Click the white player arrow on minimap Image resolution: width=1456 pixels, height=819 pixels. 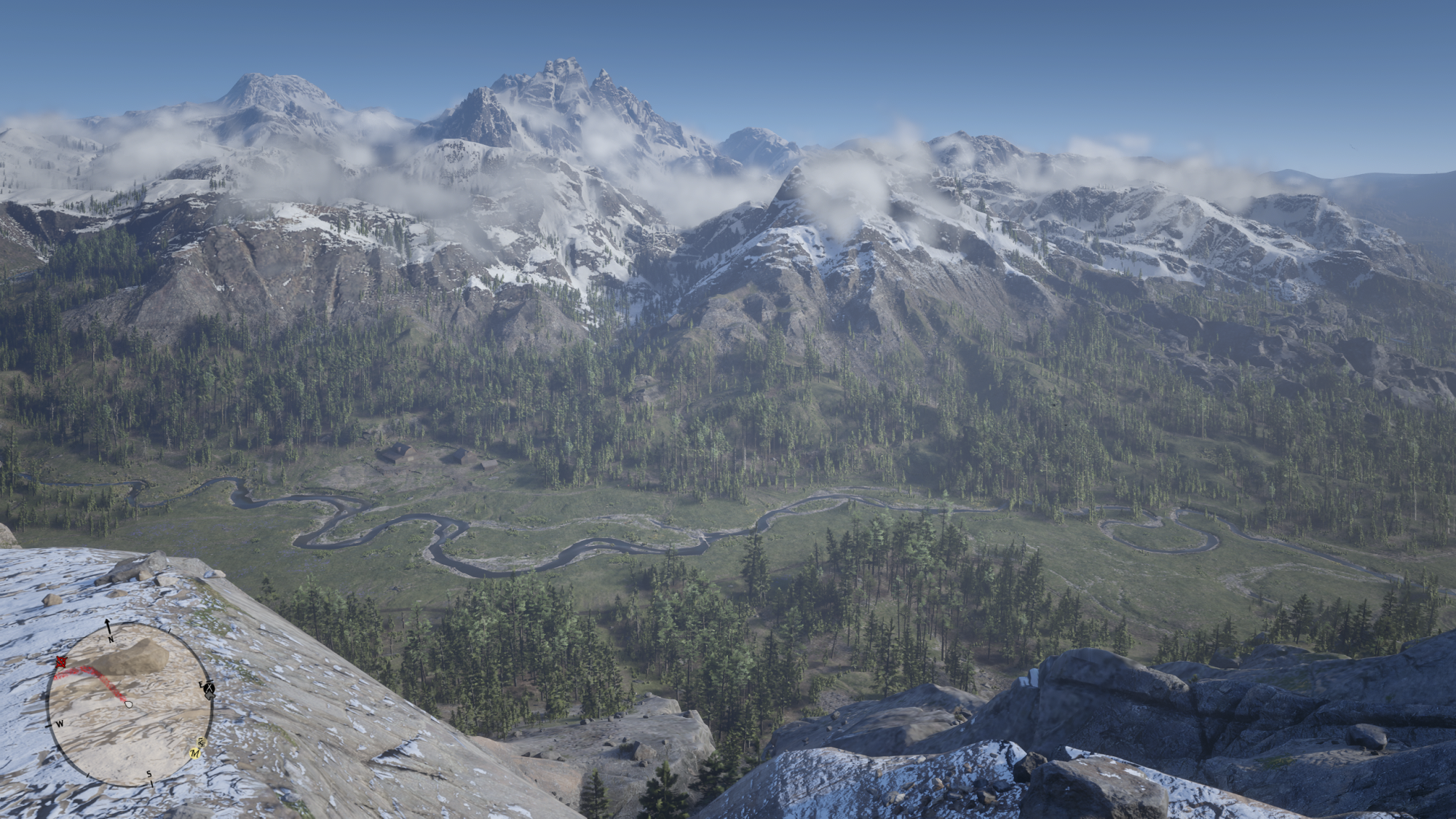pyautogui.click(x=129, y=704)
